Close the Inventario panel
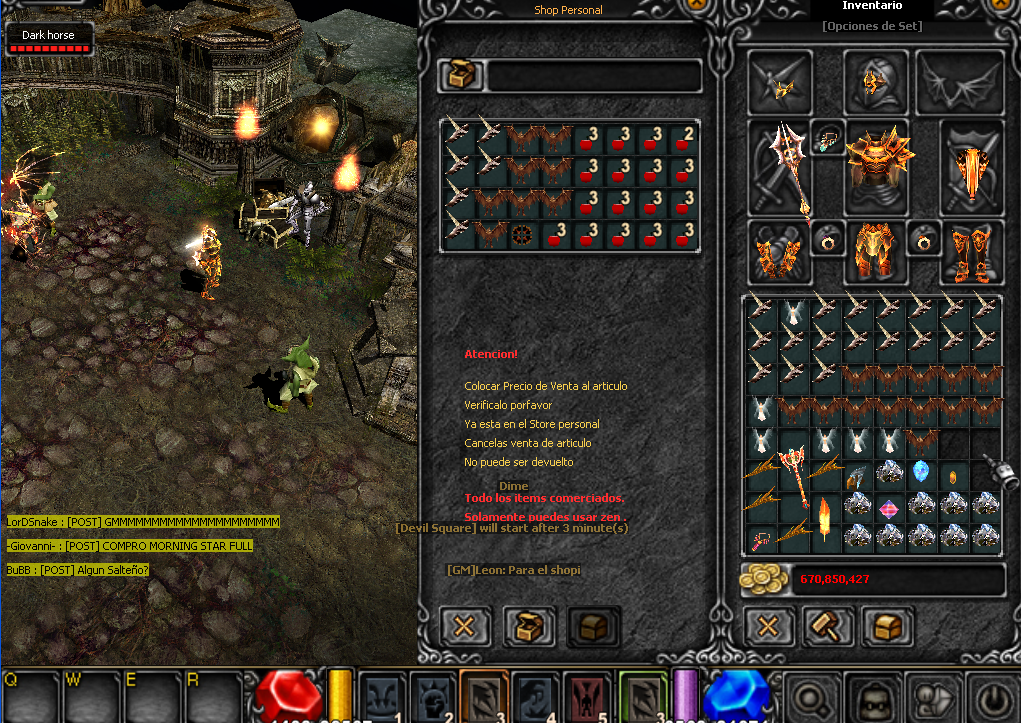 tap(768, 627)
